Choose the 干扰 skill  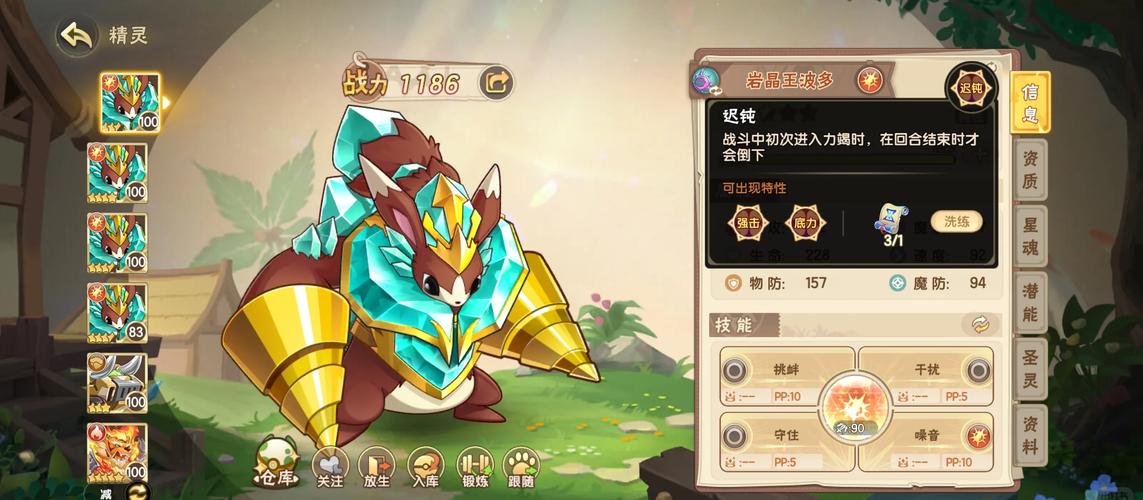point(926,375)
